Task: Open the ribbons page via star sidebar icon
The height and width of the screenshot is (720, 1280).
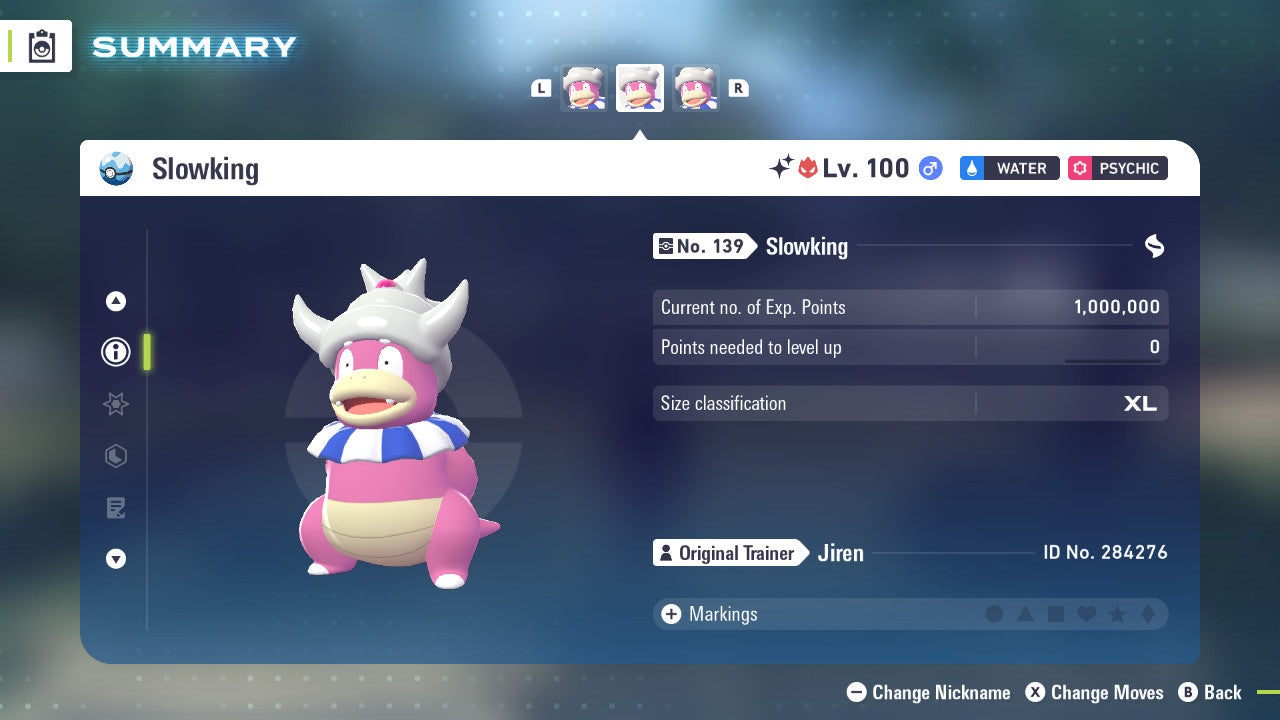Action: coord(115,404)
